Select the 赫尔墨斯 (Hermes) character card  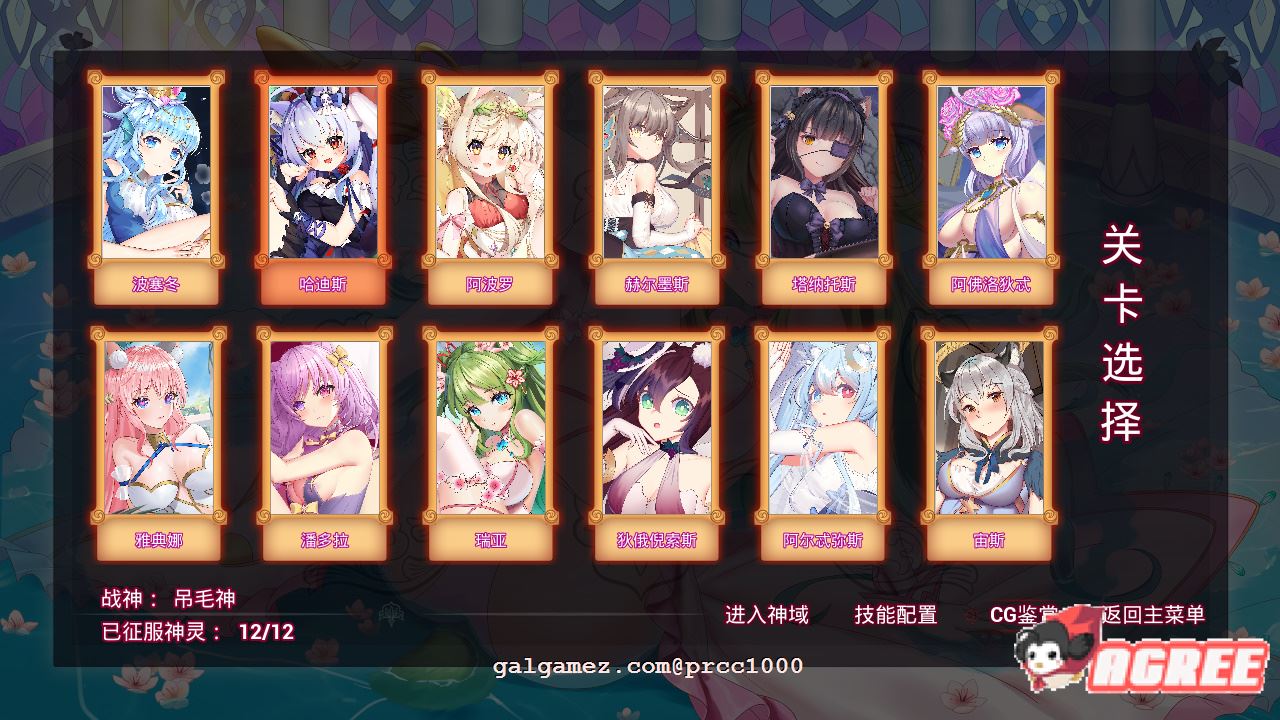[657, 180]
